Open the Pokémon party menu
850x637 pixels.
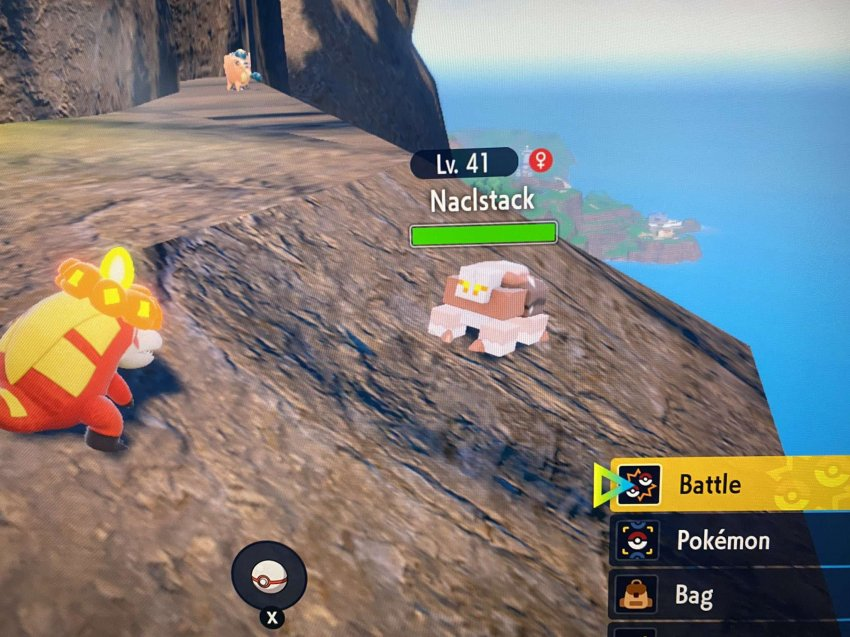tap(722, 541)
